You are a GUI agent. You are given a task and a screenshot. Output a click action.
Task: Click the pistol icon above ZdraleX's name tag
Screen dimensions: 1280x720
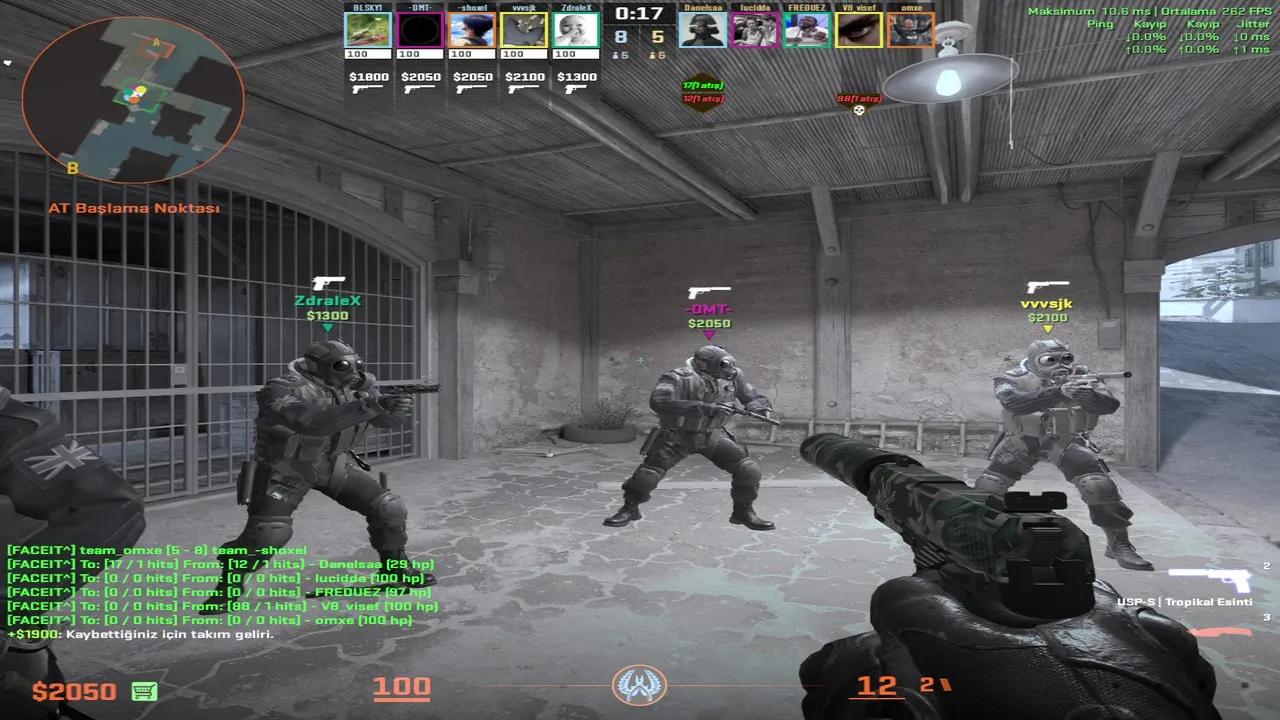(330, 281)
